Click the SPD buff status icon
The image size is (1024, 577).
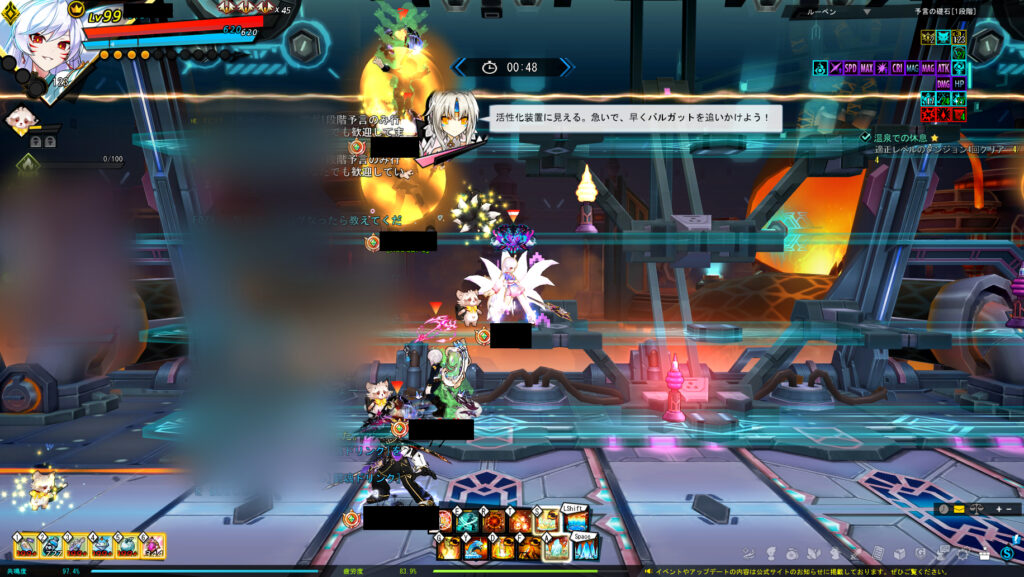coord(851,68)
